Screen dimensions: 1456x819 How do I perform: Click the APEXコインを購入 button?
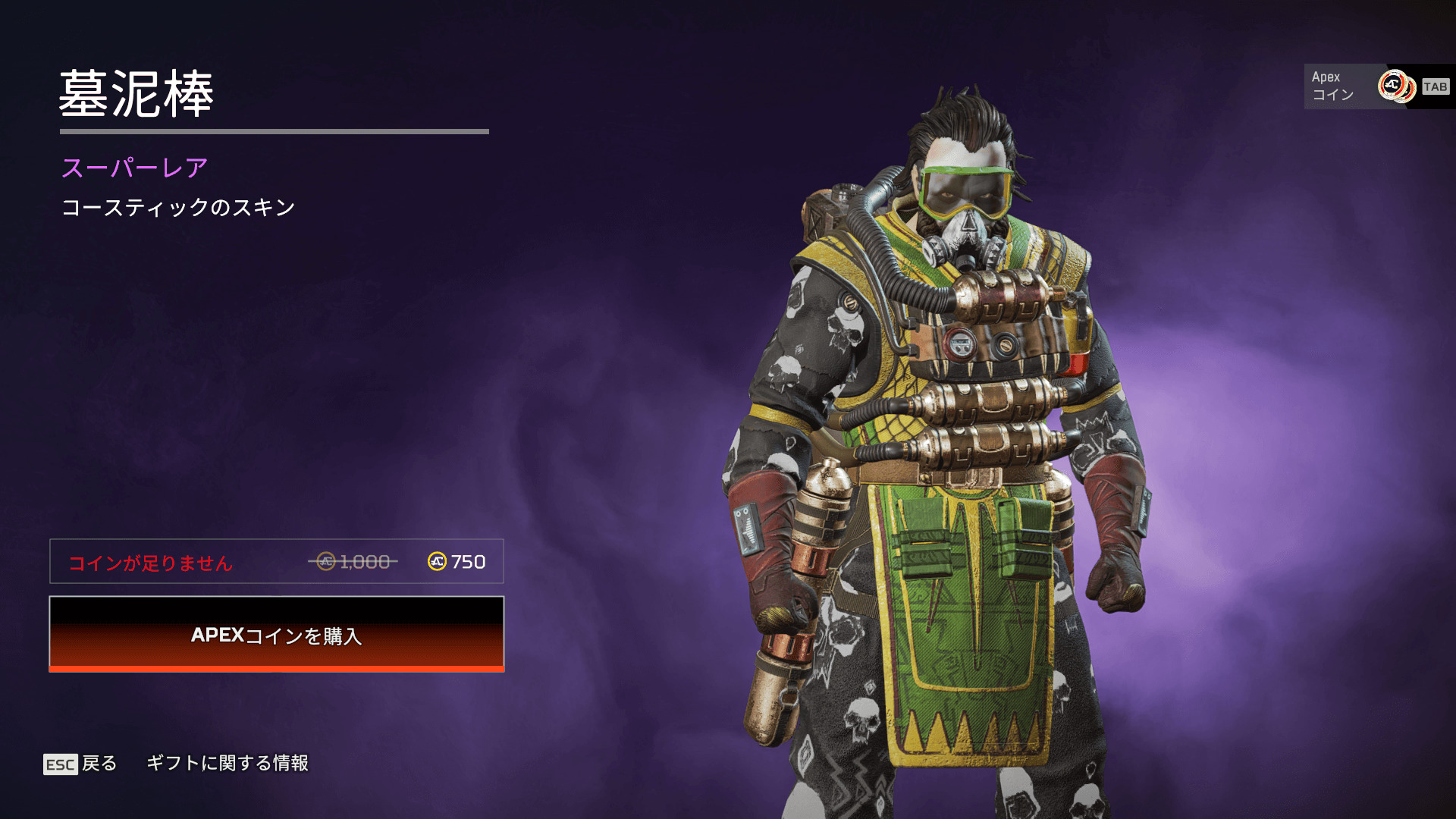[x=277, y=634]
